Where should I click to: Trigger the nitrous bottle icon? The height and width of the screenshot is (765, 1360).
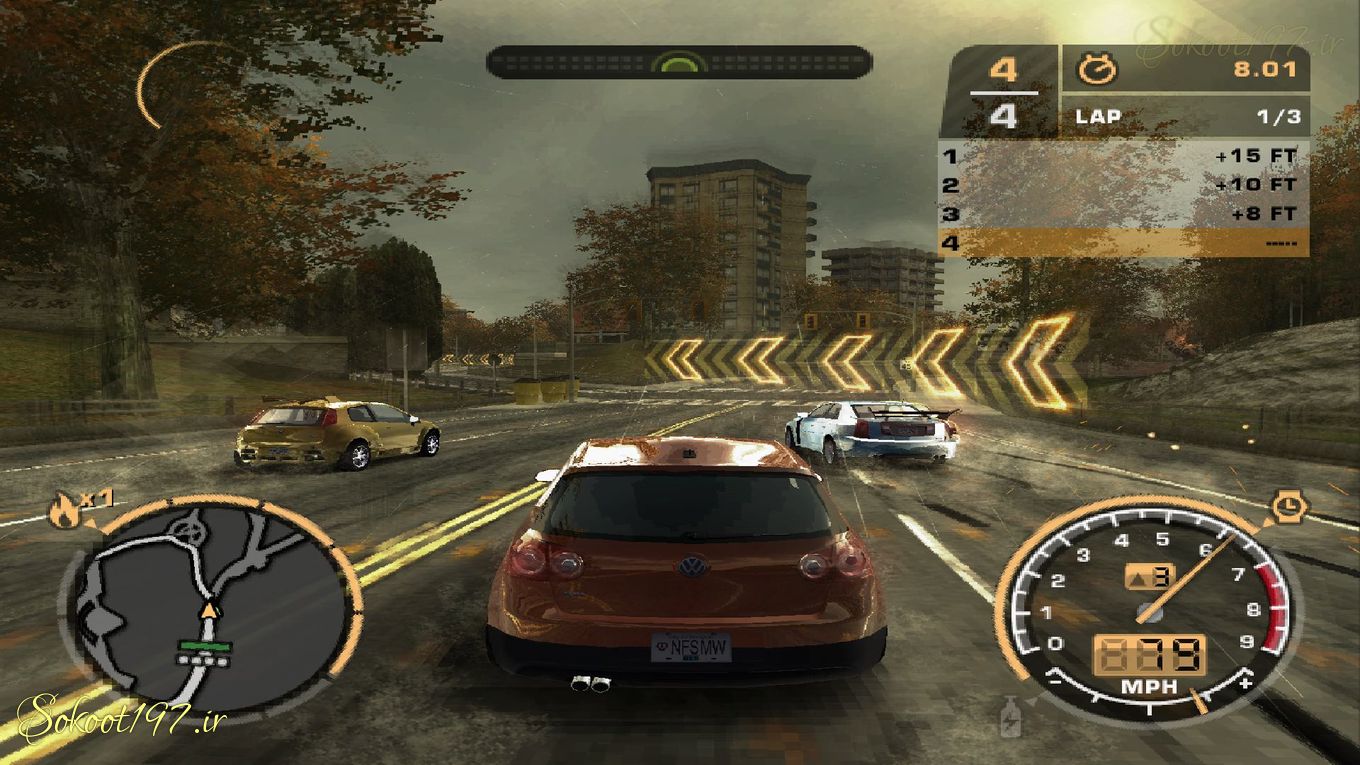1011,716
